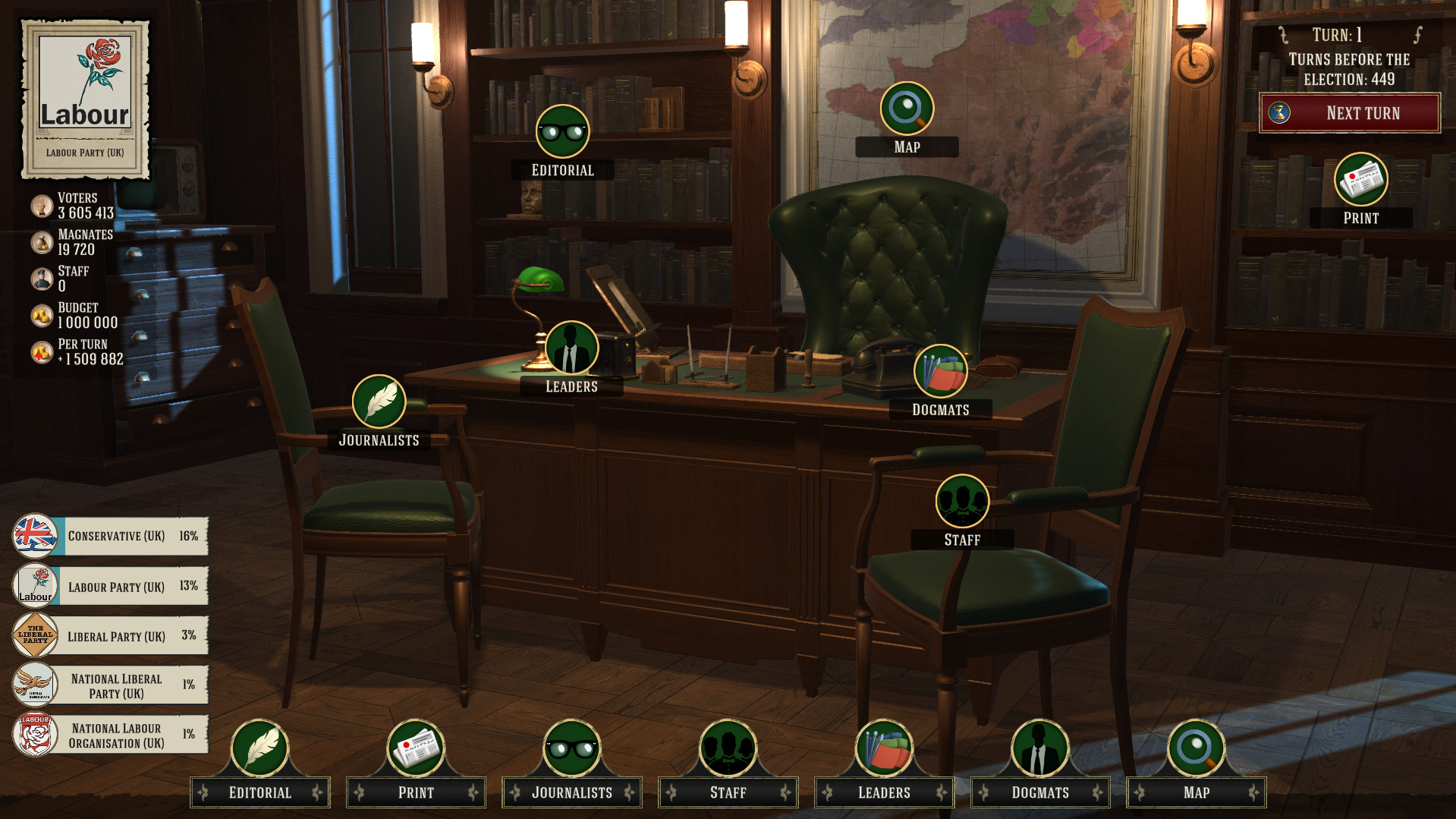Click the Budget coins icon in the stats panel
The height and width of the screenshot is (819, 1456).
tap(40, 314)
